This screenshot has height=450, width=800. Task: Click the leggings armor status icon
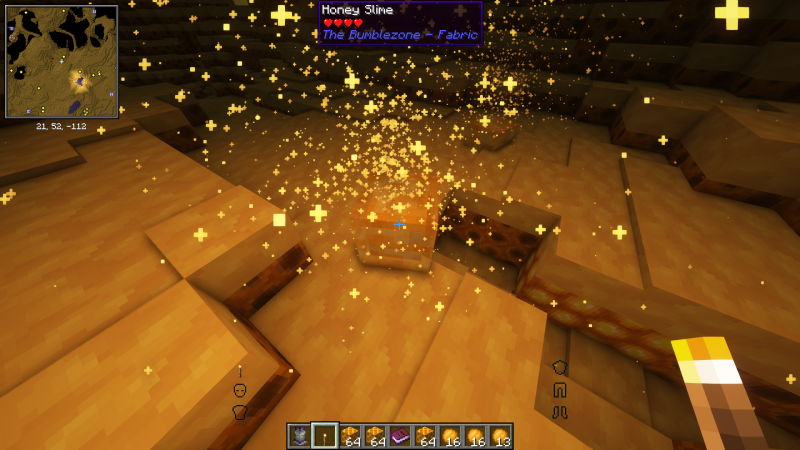tap(560, 389)
